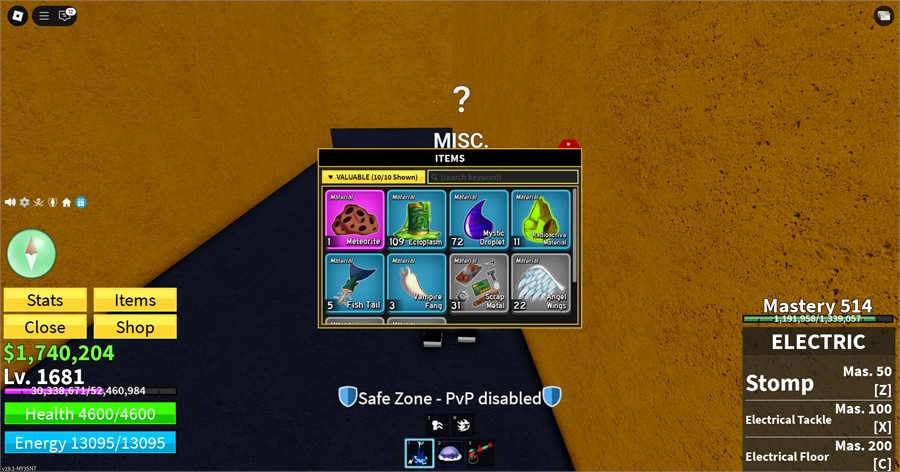Click the yellow Items button
This screenshot has width=900, height=472.
(x=135, y=300)
